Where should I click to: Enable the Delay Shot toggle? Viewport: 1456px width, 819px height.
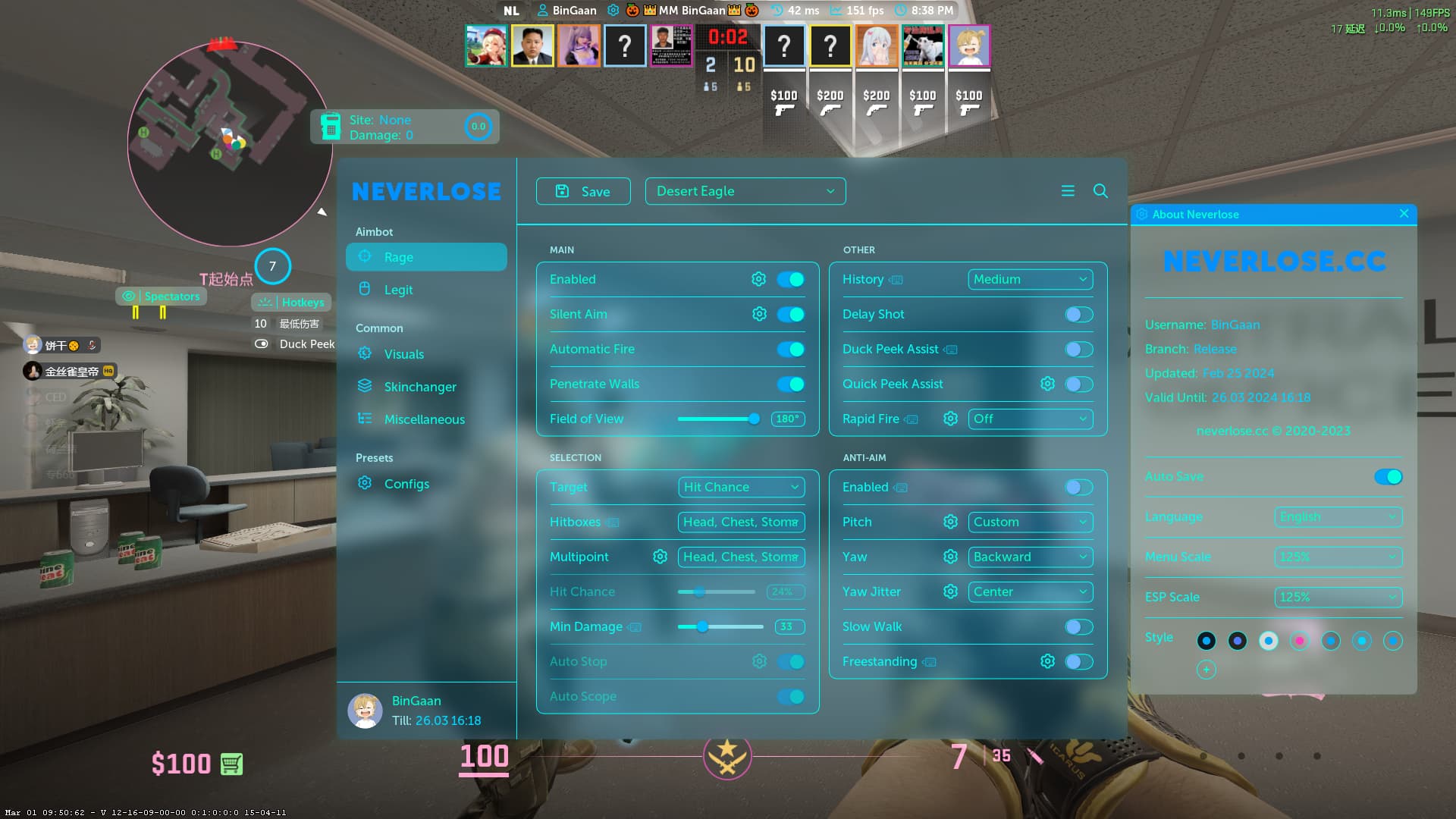tap(1078, 314)
